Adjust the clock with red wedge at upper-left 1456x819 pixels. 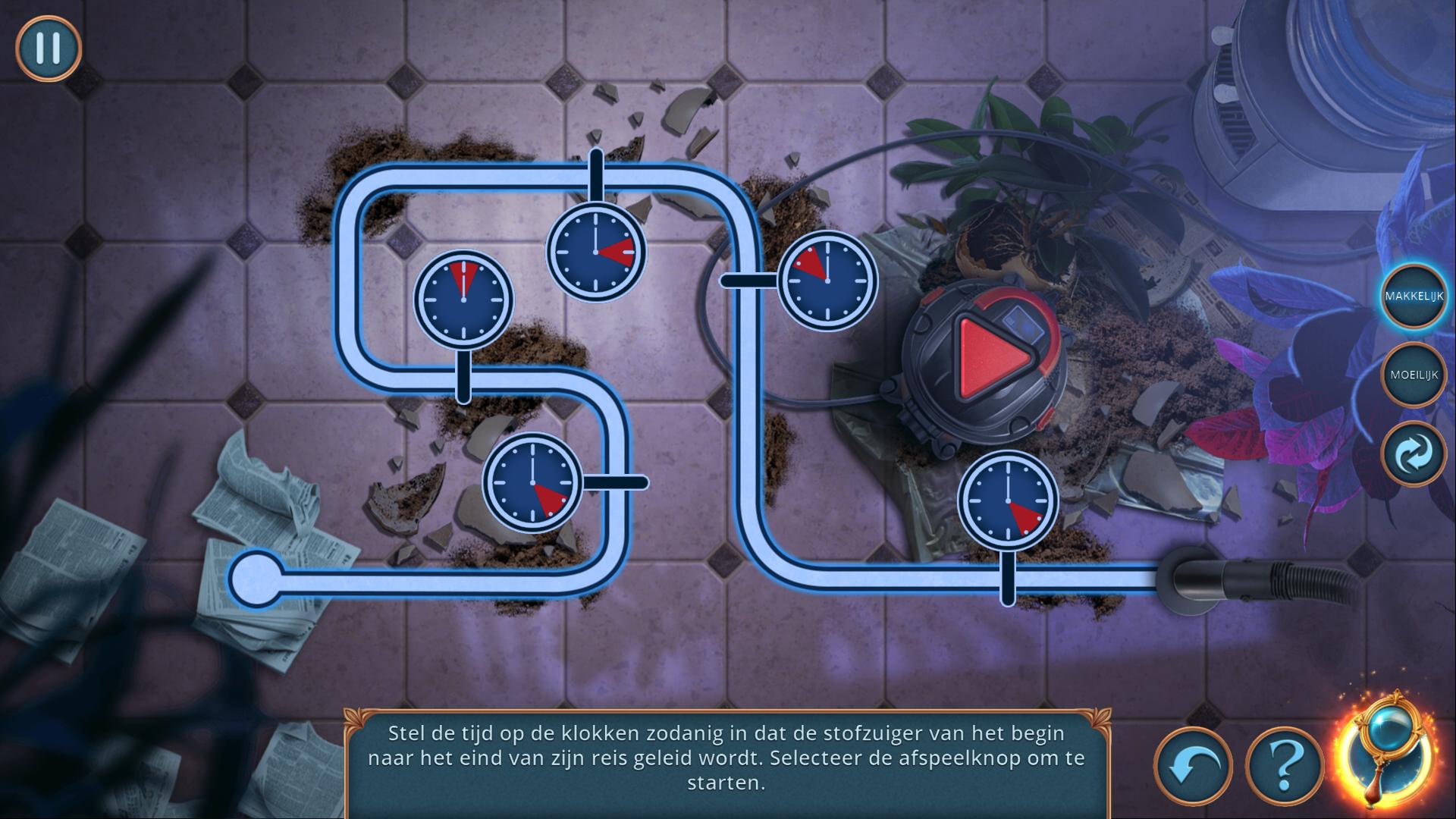tap(827, 281)
